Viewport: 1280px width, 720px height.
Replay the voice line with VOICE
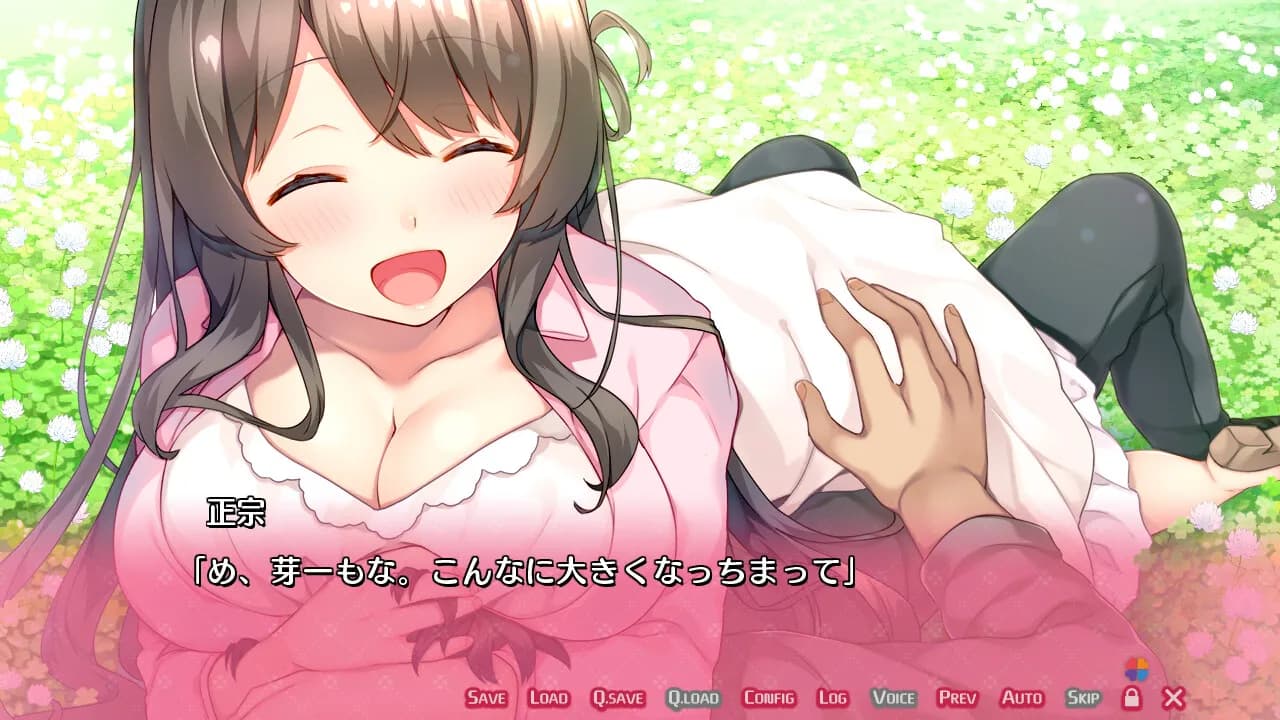pos(895,699)
